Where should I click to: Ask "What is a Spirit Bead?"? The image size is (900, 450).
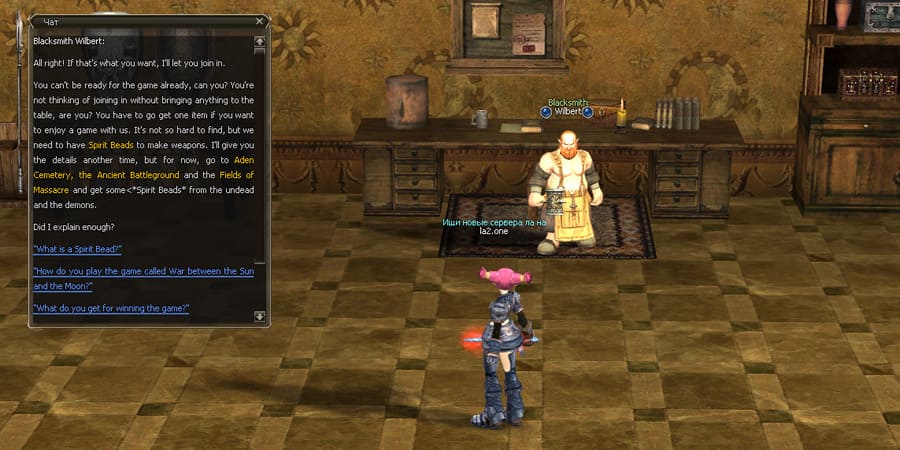[77, 249]
